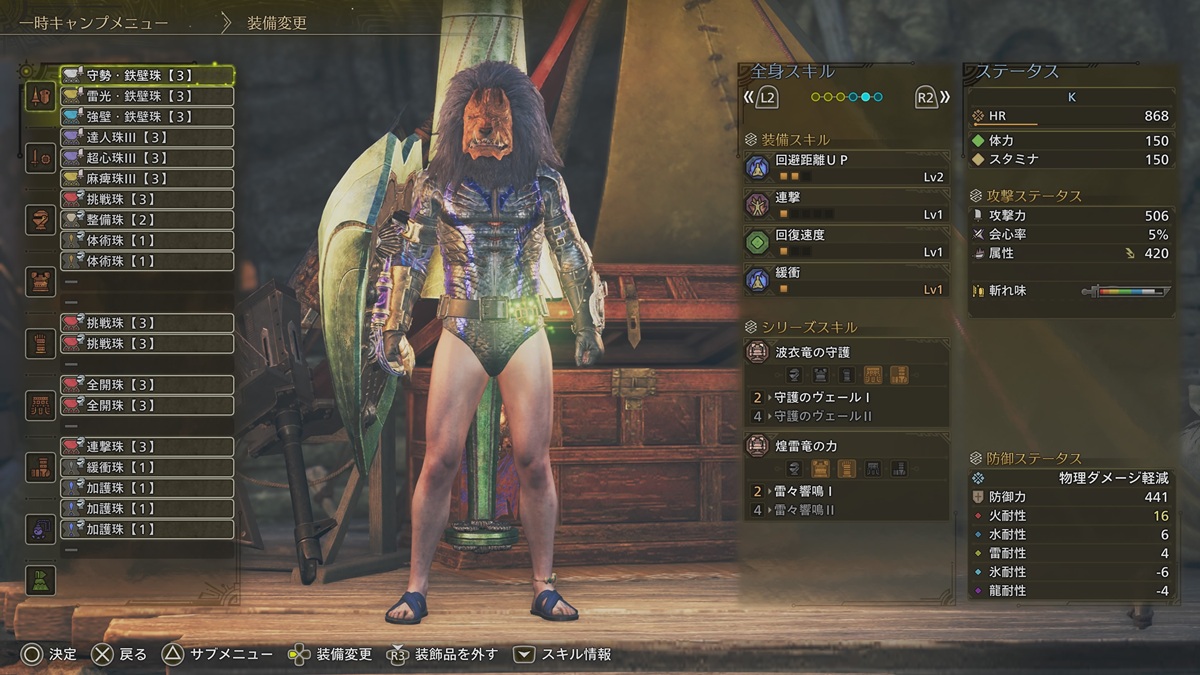Choose the 雷光・鉄壁珠【3】 decoration row
Viewport: 1200px width, 675px height.
pyautogui.click(x=147, y=96)
